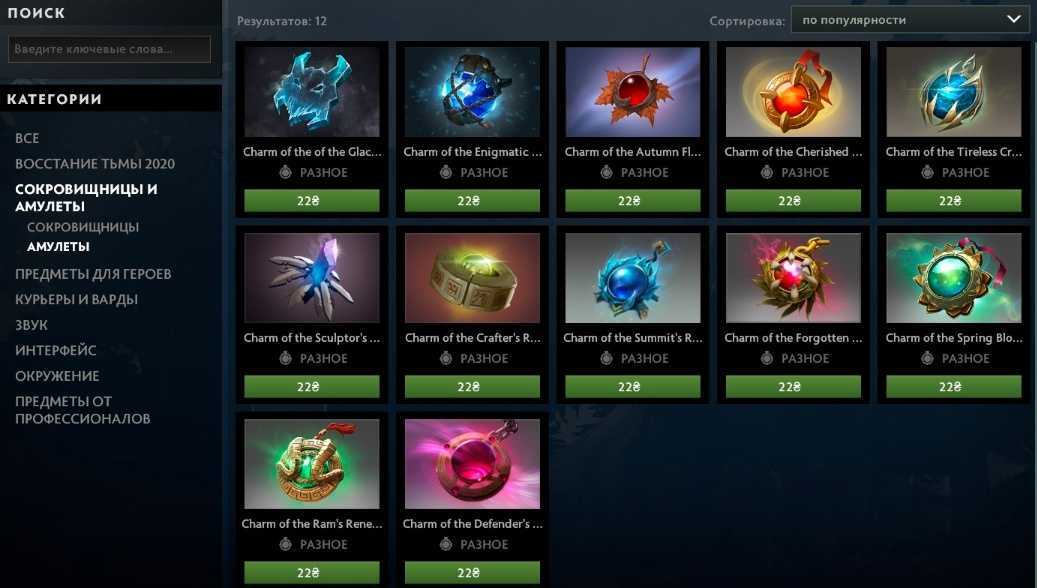1037x588 pixels.
Task: Select the Charm of the Ram's thumbnail
Action: pyautogui.click(x=312, y=464)
